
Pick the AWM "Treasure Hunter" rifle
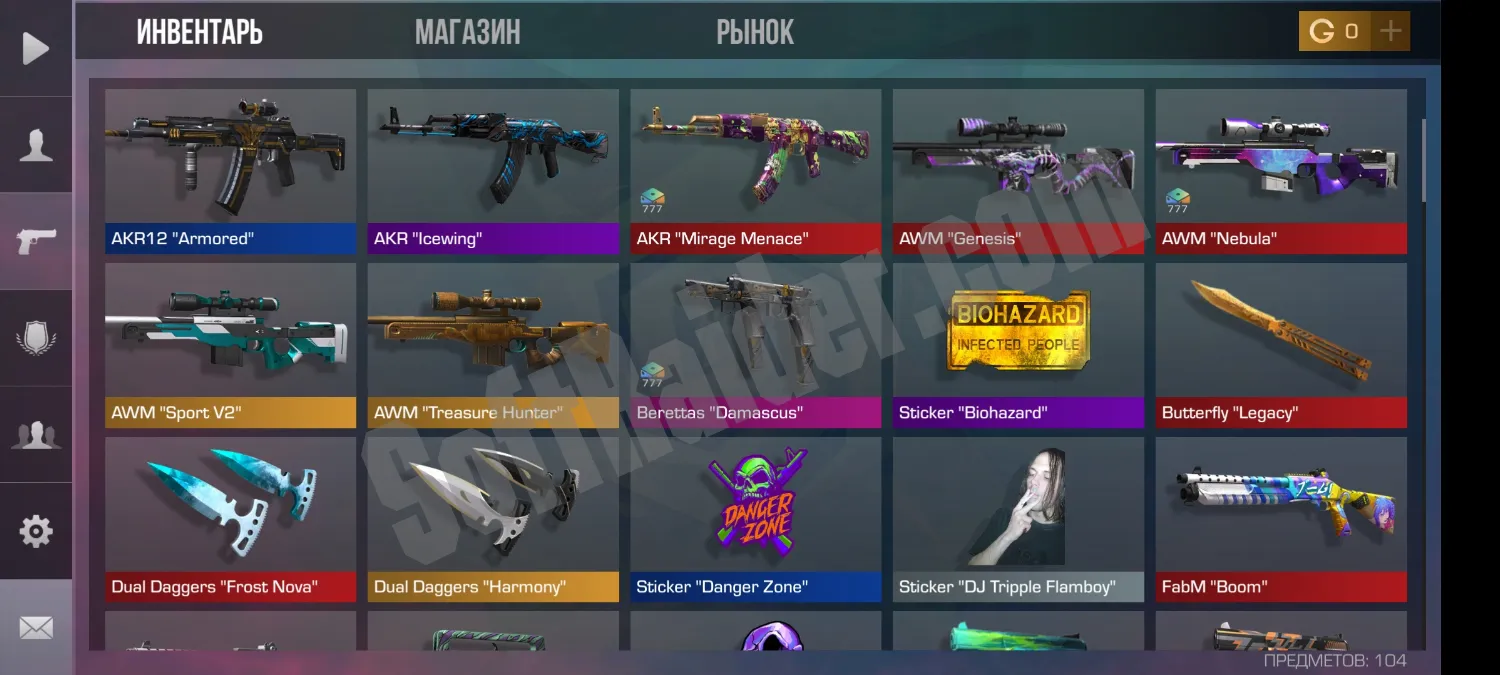(x=493, y=344)
